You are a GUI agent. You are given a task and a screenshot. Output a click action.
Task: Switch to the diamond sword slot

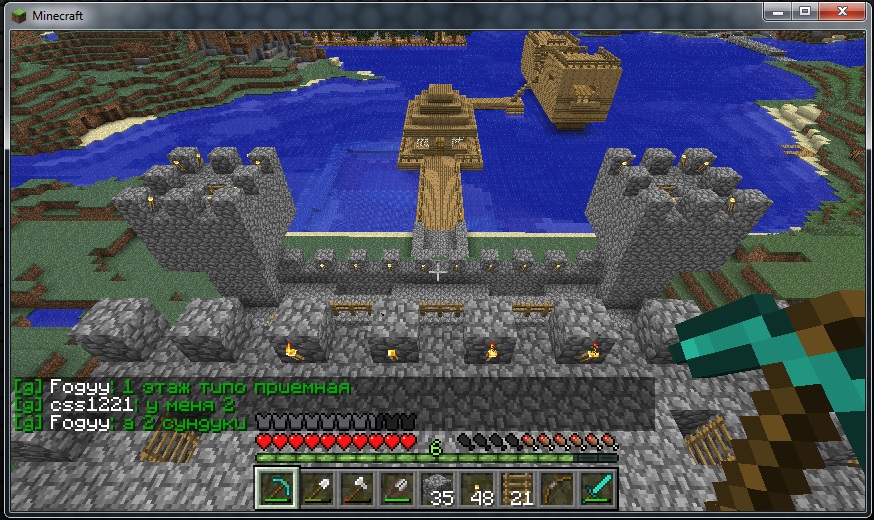click(595, 488)
